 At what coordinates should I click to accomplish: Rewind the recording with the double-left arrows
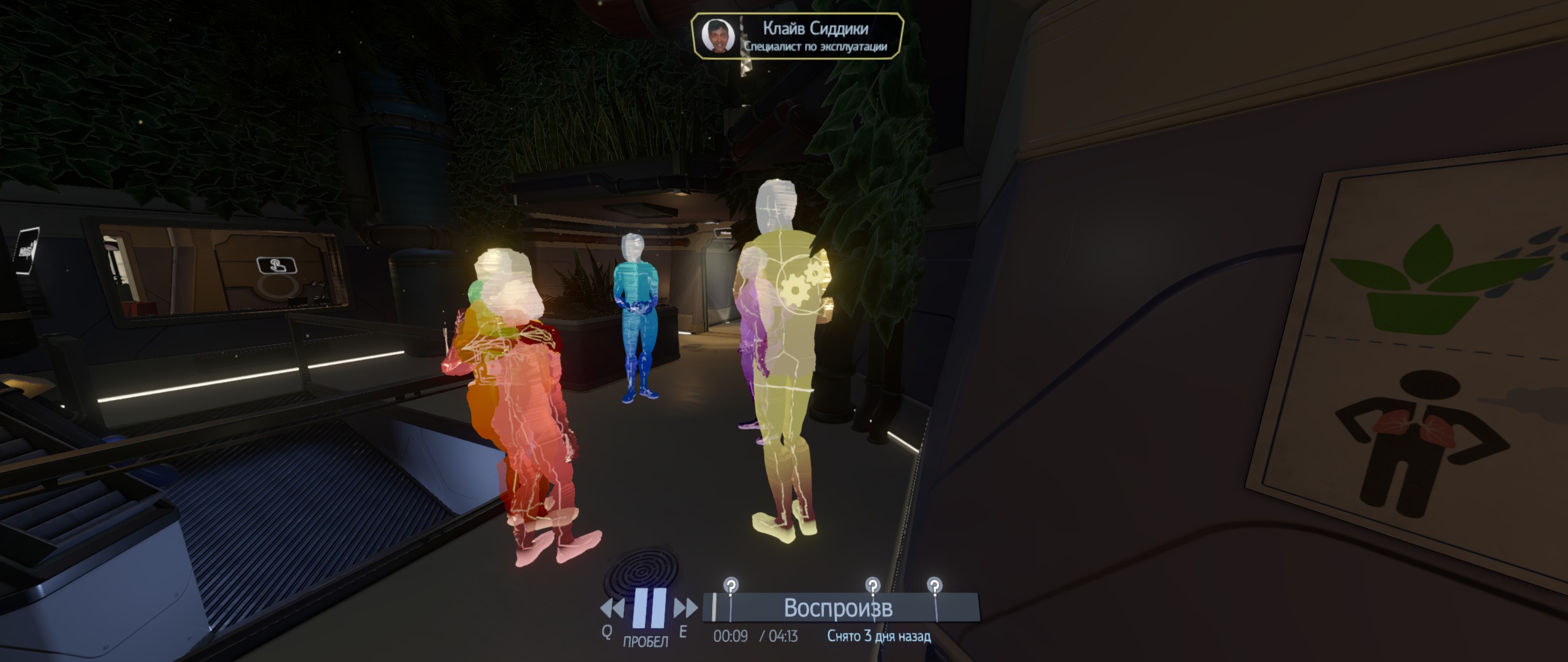point(612,609)
